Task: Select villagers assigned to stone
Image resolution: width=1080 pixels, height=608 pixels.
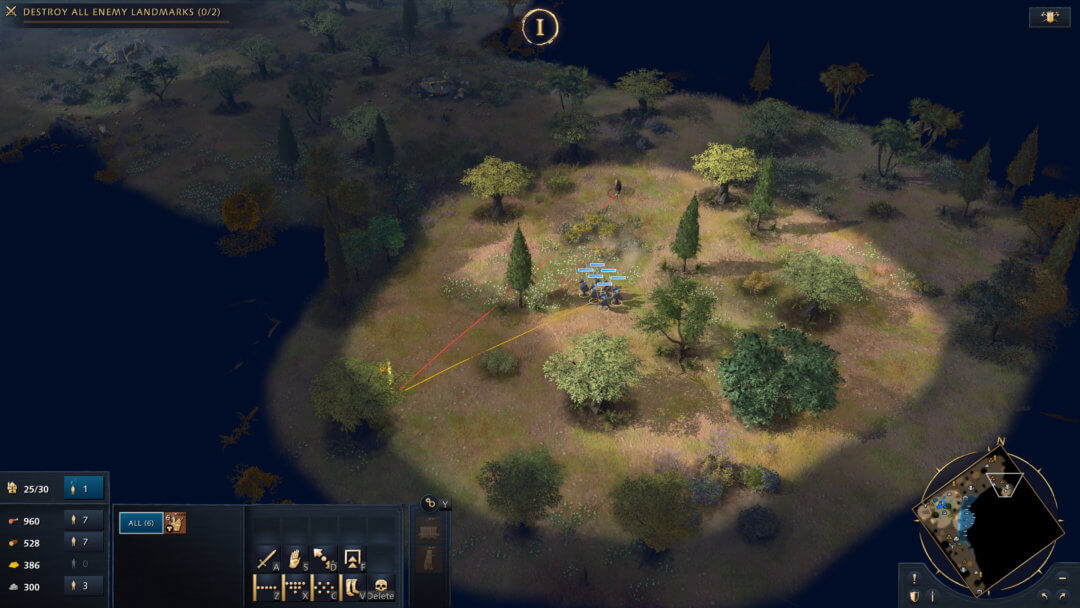Action: pos(83,586)
